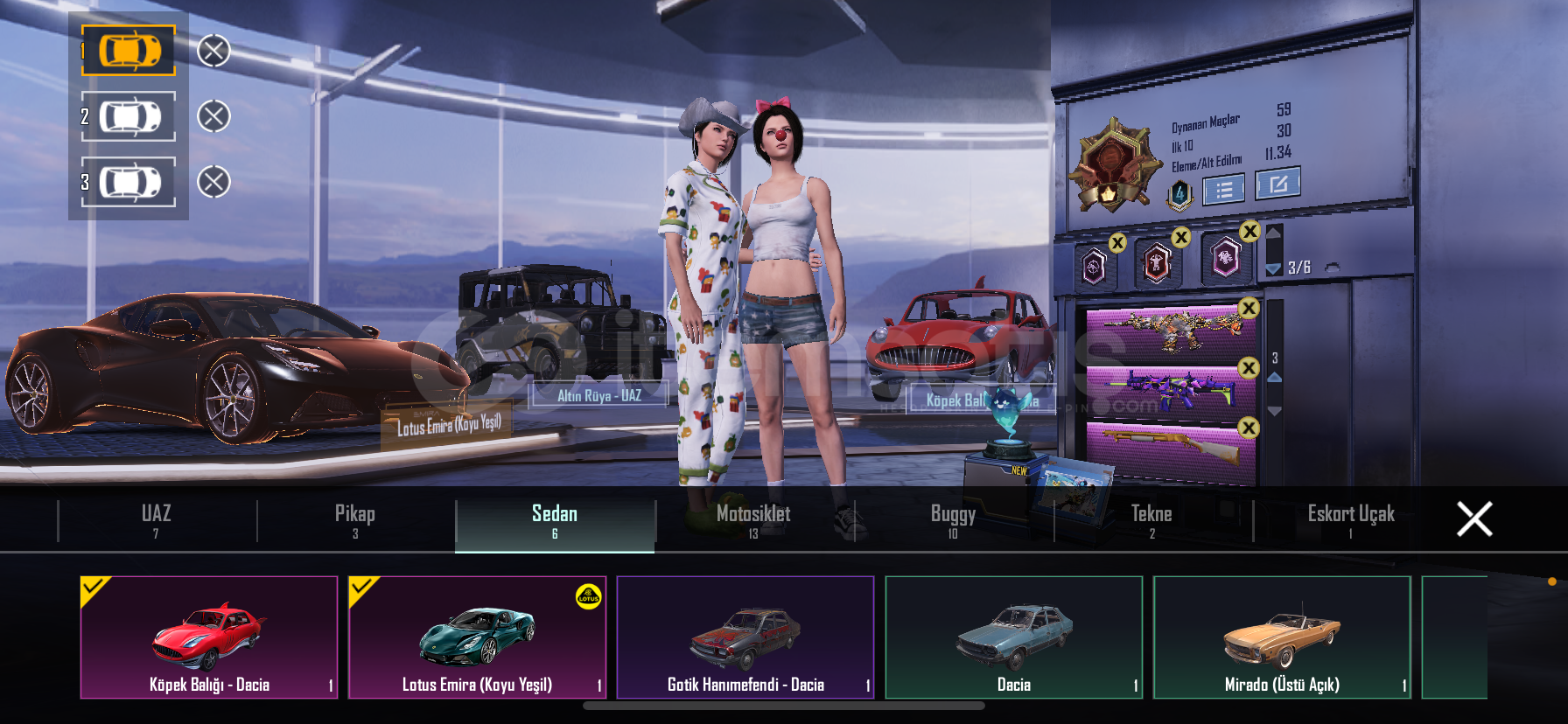Screen dimensions: 1568x724
Task: Open the stats list button
Action: pyautogui.click(x=1223, y=189)
